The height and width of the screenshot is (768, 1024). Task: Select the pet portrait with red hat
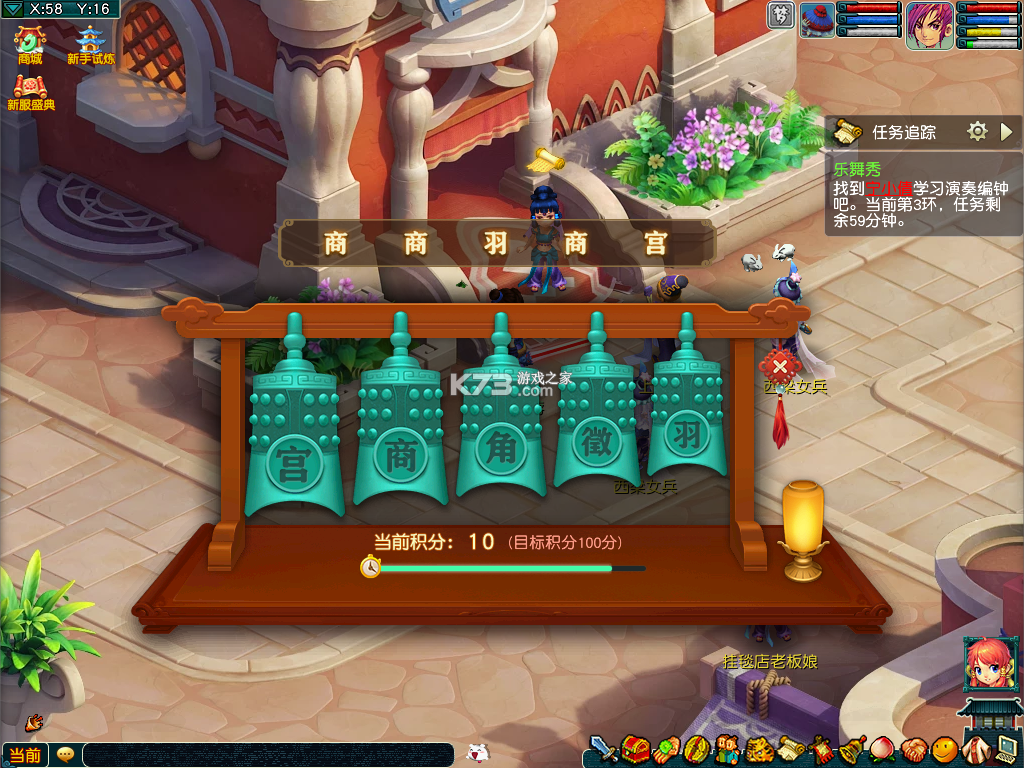click(x=817, y=20)
